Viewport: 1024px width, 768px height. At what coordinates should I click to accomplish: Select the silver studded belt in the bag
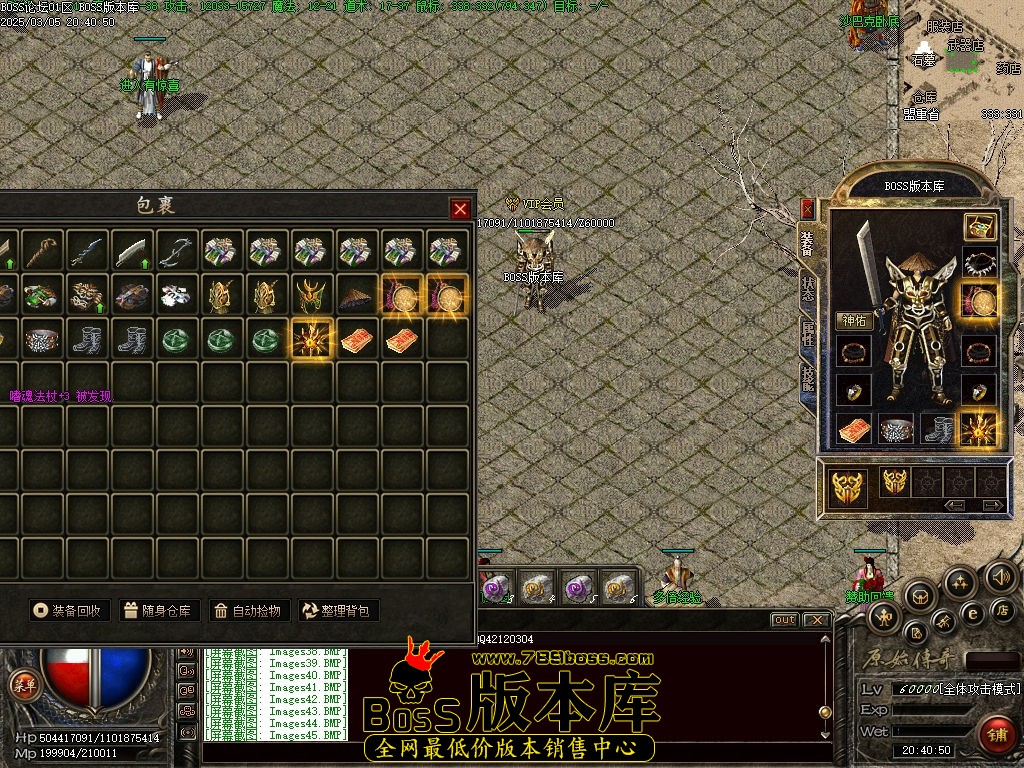(x=43, y=339)
